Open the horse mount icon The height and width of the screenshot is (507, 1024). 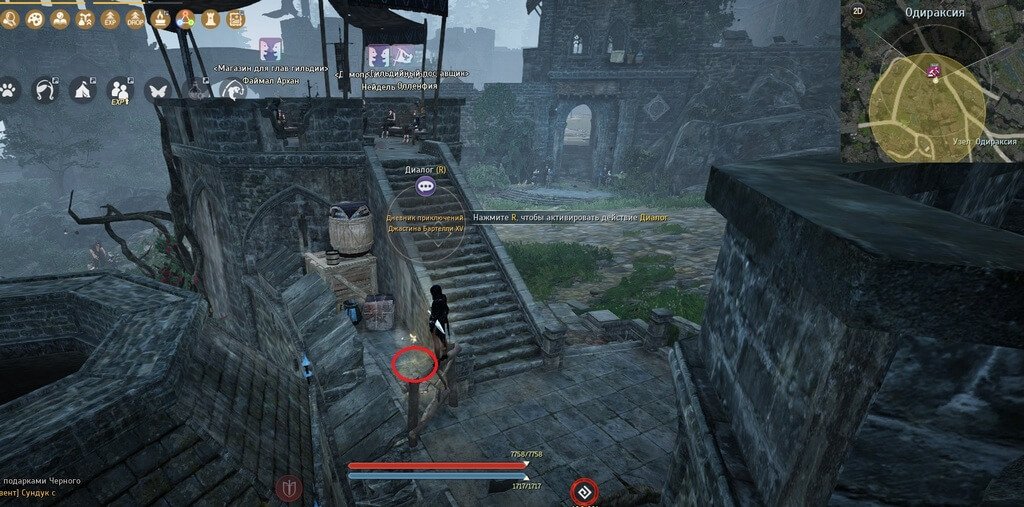[x=45, y=89]
